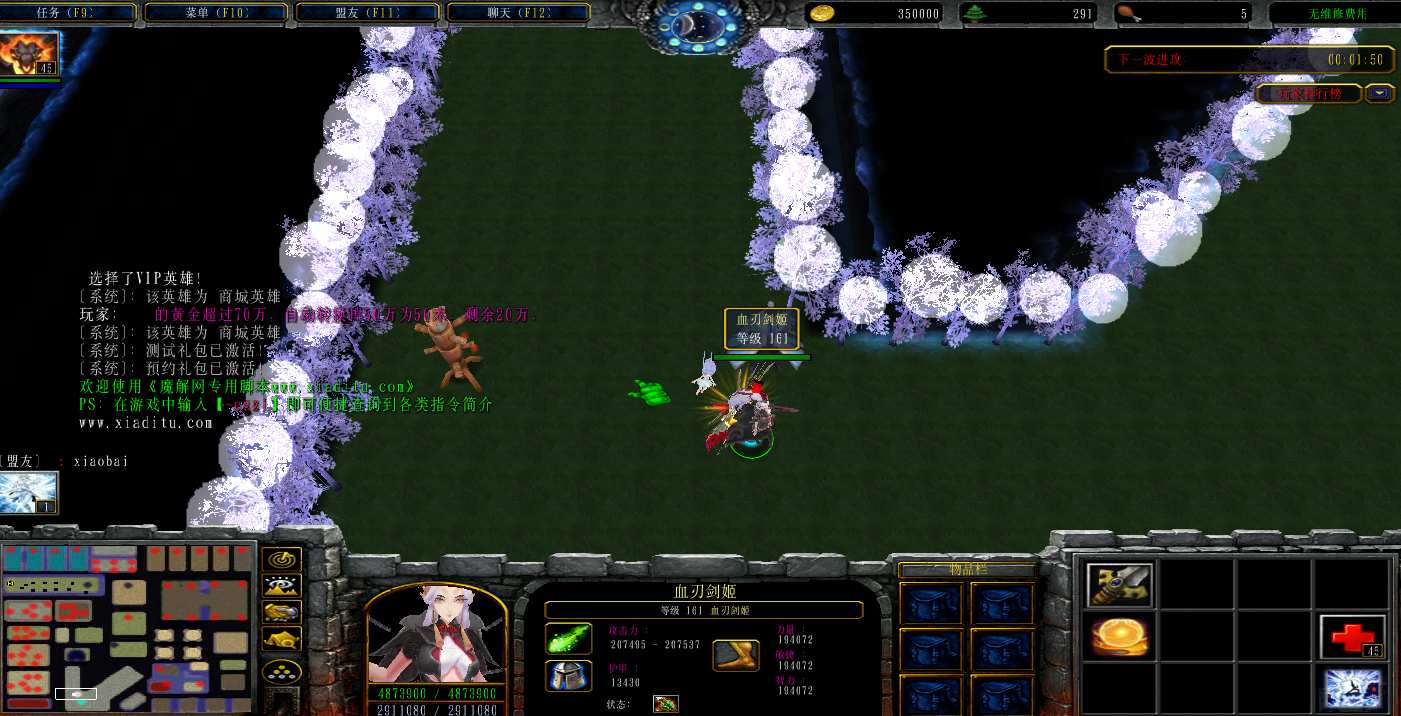This screenshot has width=1401, height=716.
Task: Open the red cross hero skills button
Action: (x=1352, y=637)
